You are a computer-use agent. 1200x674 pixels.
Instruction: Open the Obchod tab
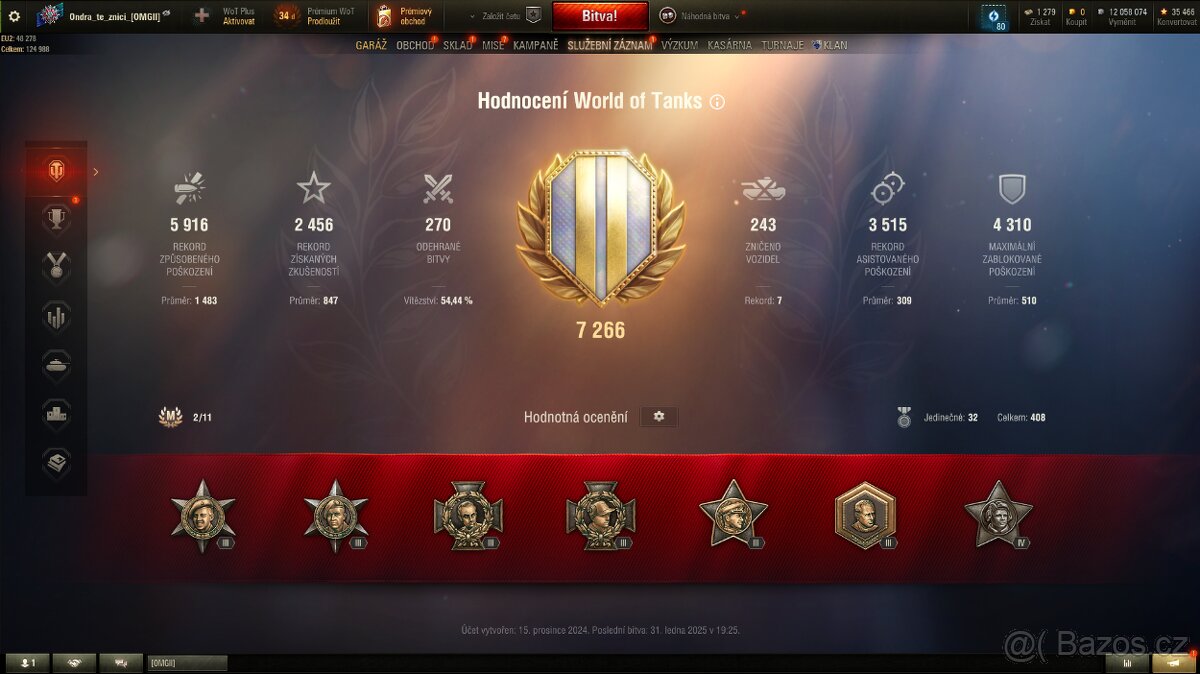click(x=415, y=45)
